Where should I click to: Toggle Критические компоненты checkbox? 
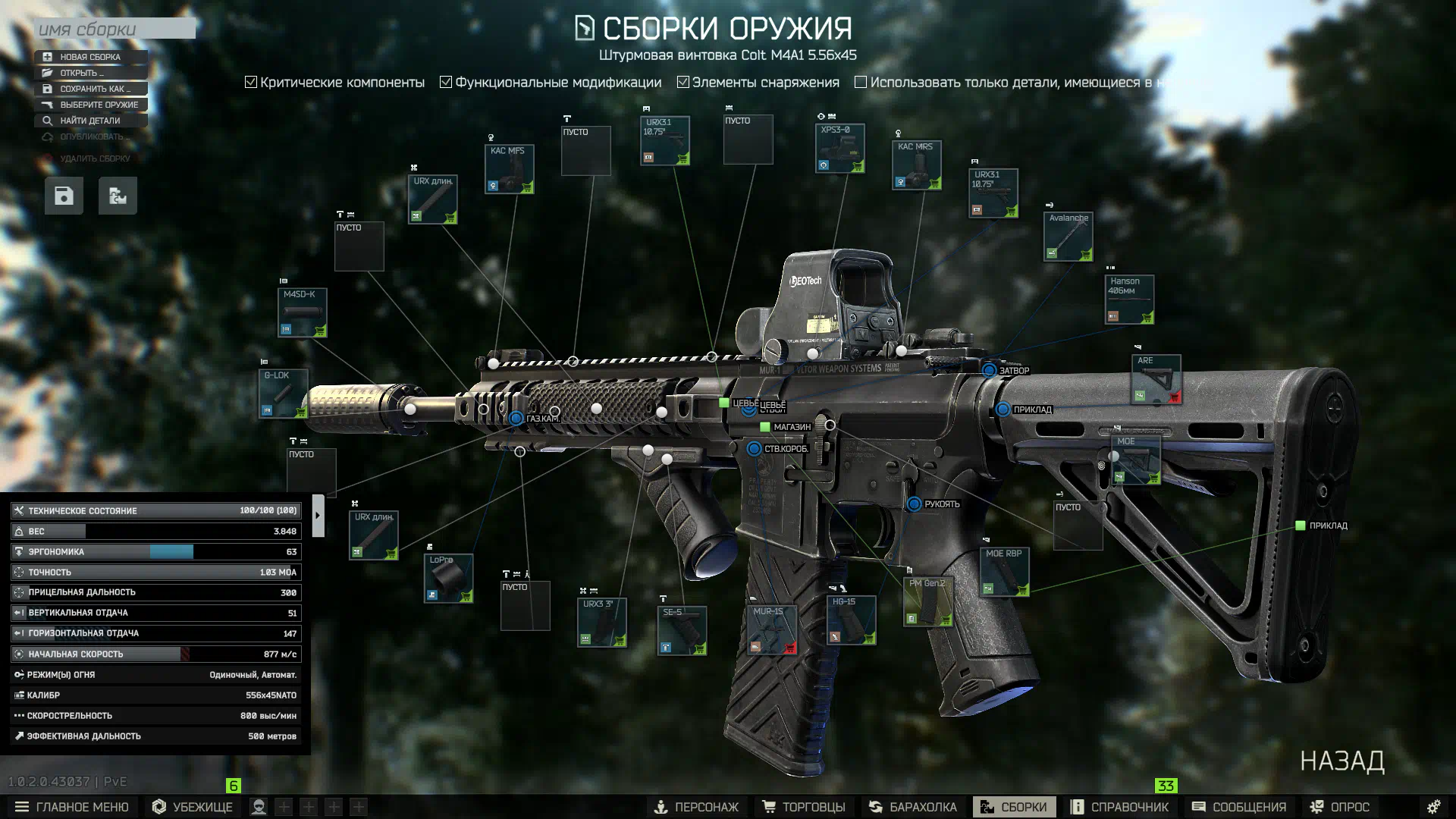[251, 82]
